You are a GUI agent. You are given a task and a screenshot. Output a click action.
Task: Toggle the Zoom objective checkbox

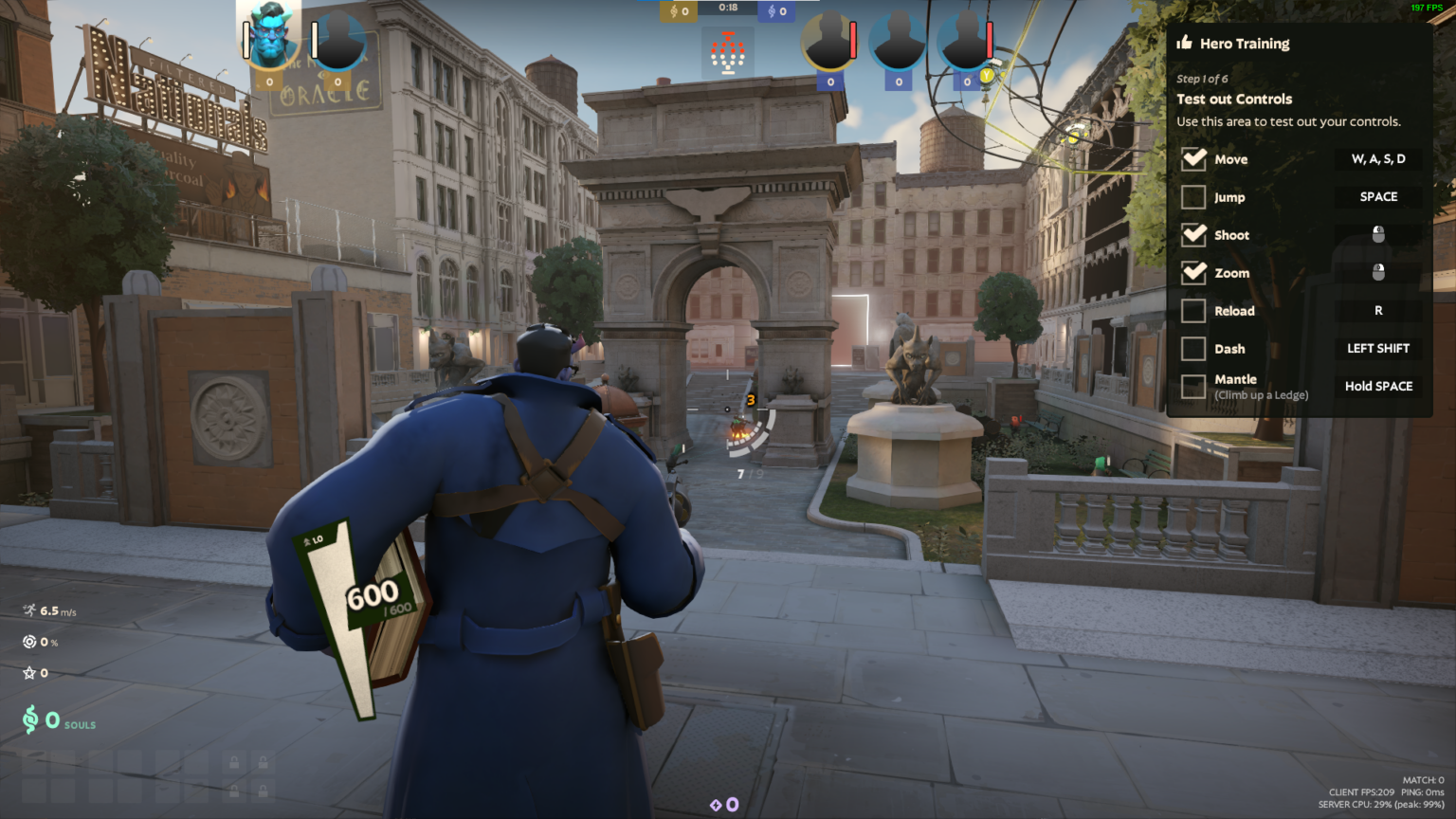tap(1193, 273)
